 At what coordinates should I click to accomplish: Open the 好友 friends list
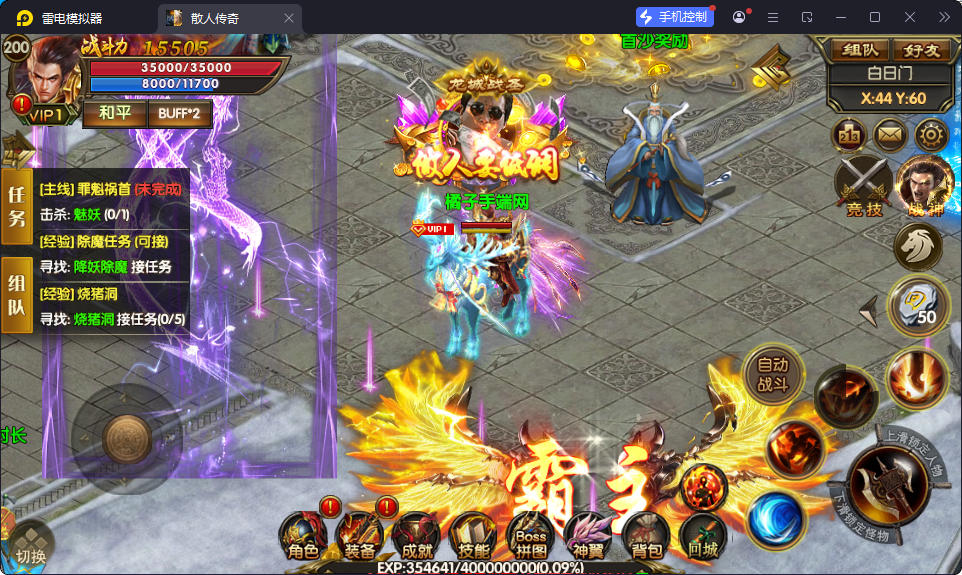tap(920, 49)
